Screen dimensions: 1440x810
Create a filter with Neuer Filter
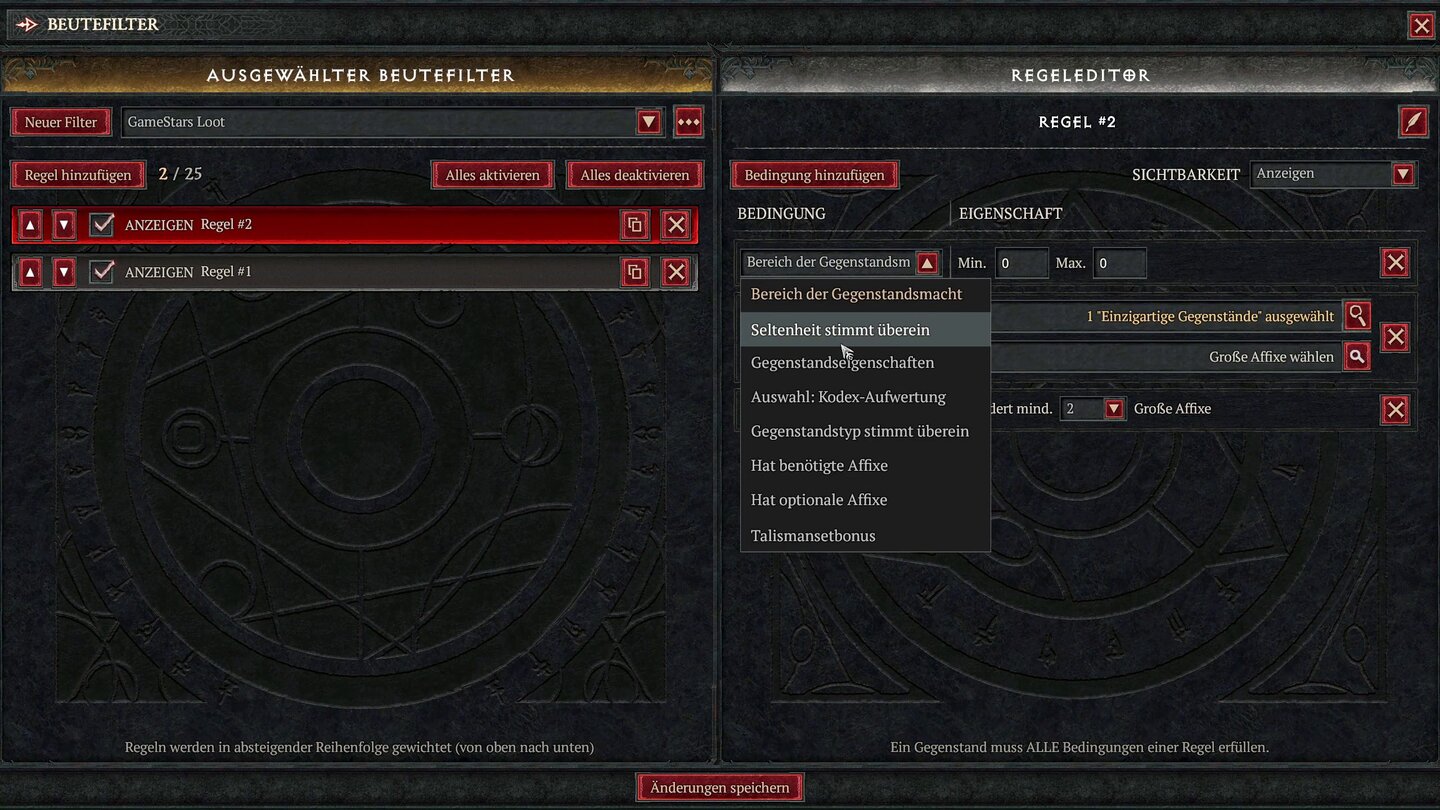61,121
